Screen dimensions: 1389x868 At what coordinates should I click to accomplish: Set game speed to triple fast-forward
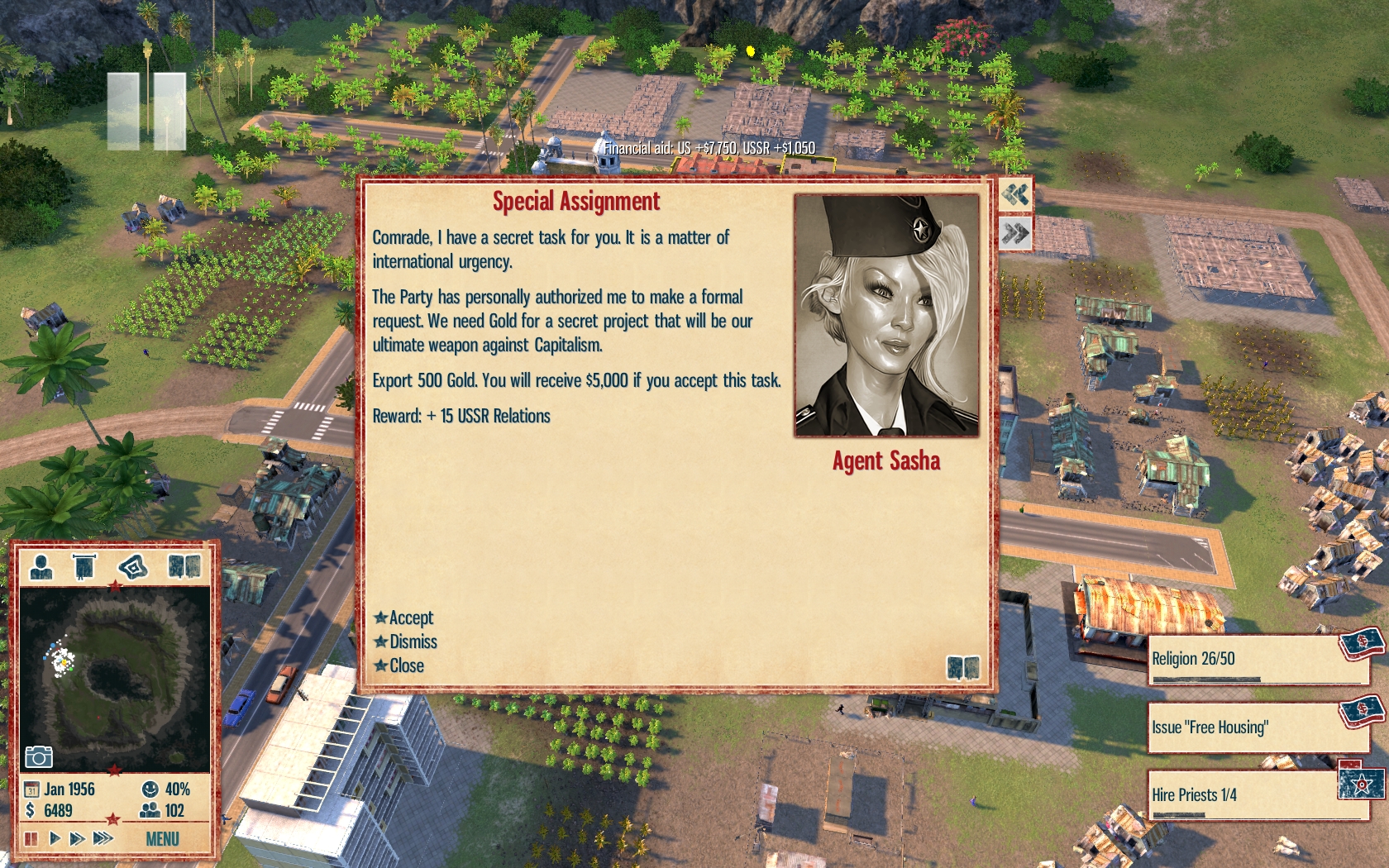(103, 838)
